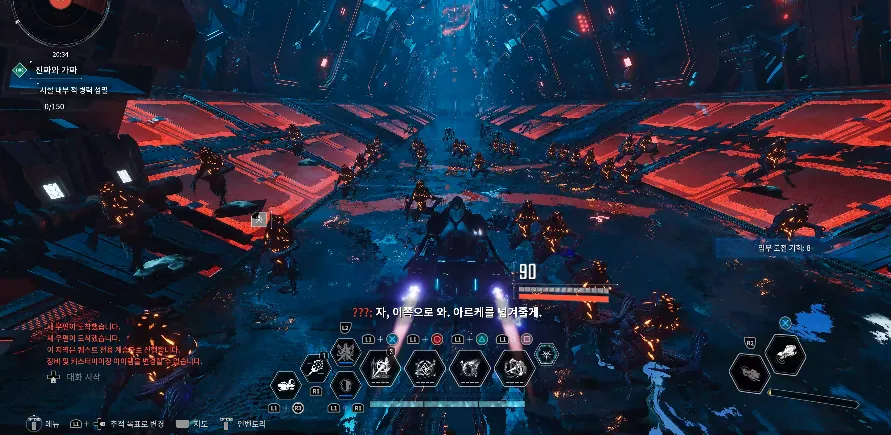Image resolution: width=891 pixels, height=435 pixels.
Task: Use the ability bound to L1 plus Cross
Action: [379, 369]
